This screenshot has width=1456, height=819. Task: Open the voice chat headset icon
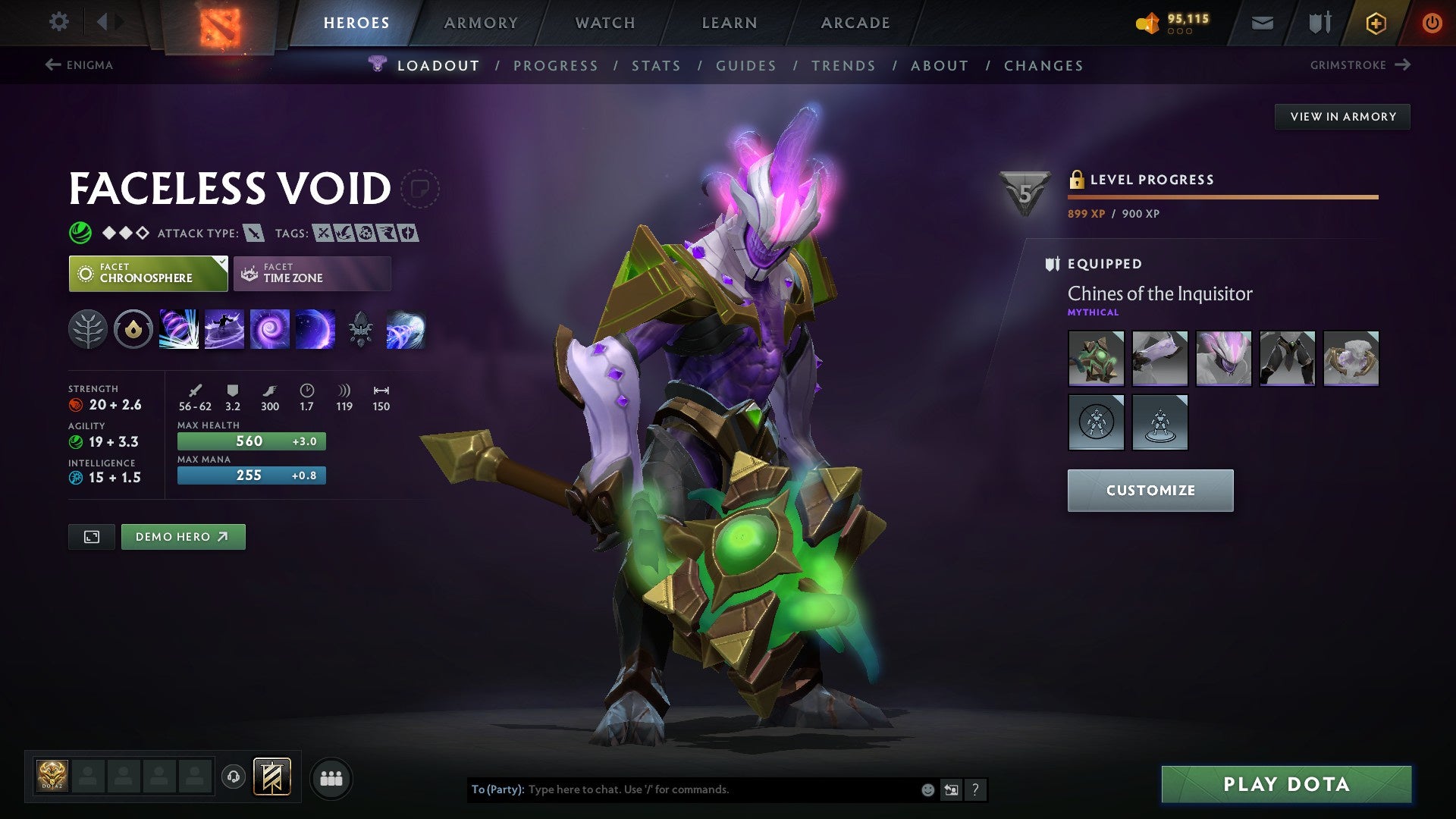234,777
